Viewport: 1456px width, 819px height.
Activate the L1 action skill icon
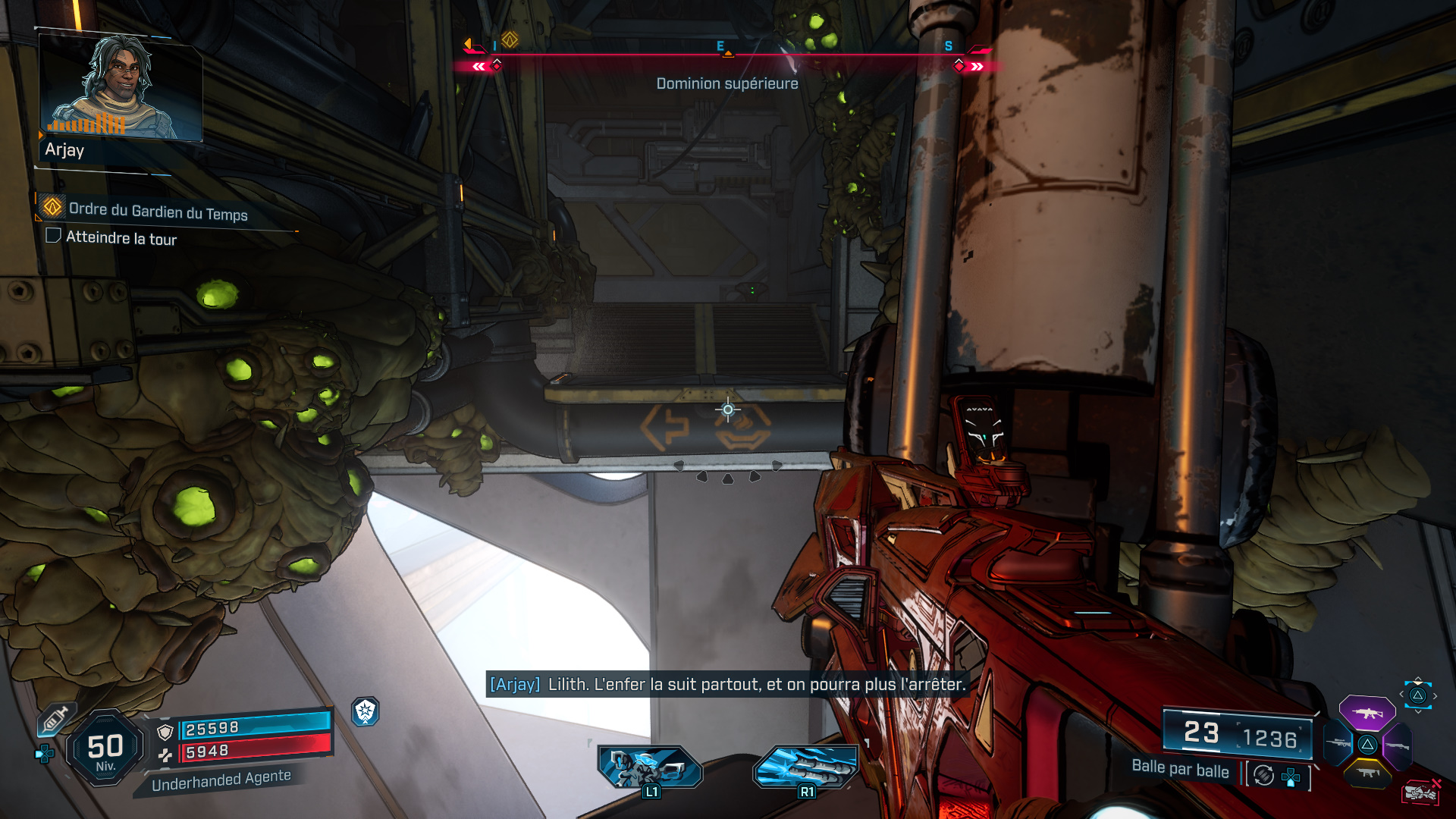click(x=650, y=767)
